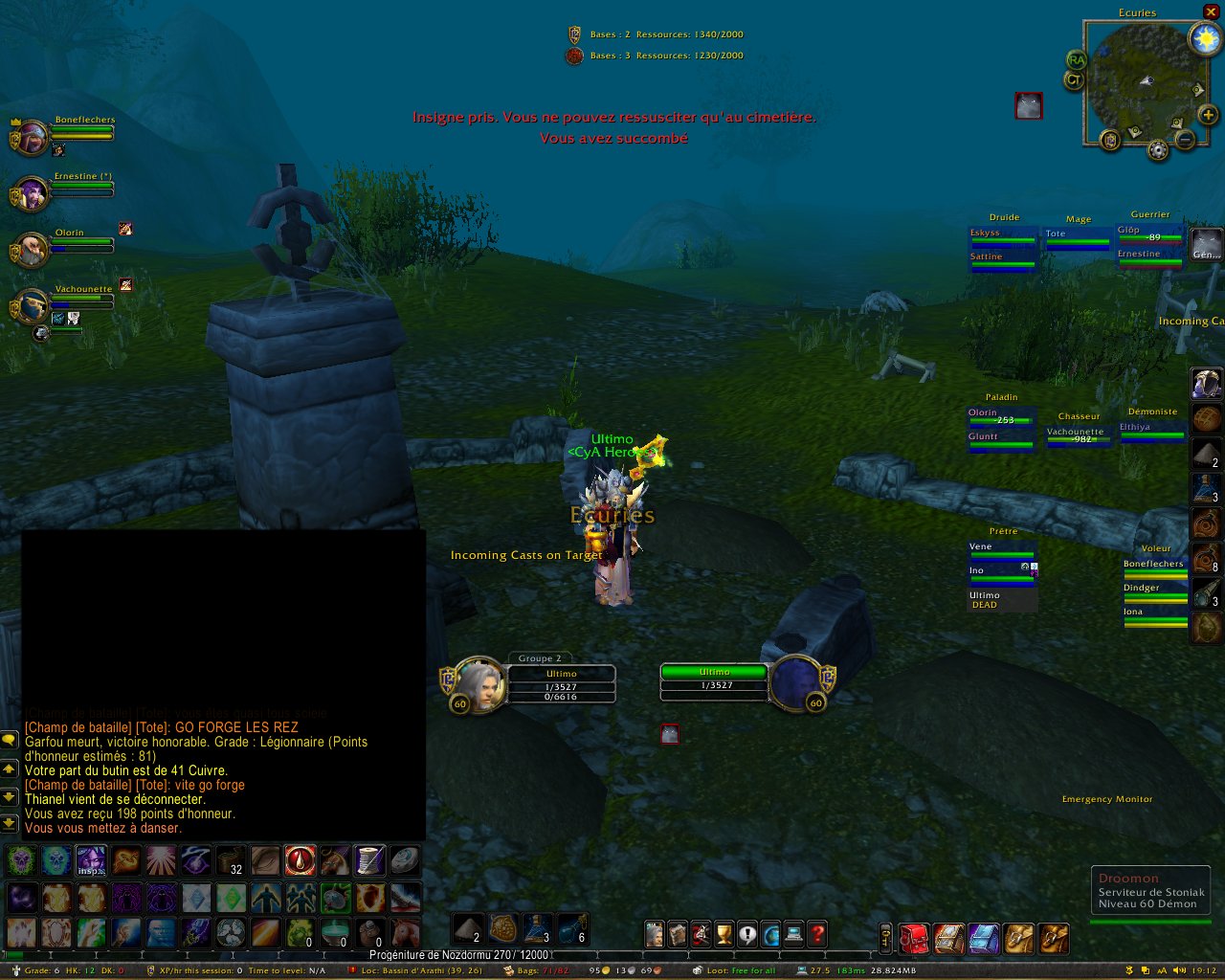Activate the red blood drop ability

click(300, 860)
